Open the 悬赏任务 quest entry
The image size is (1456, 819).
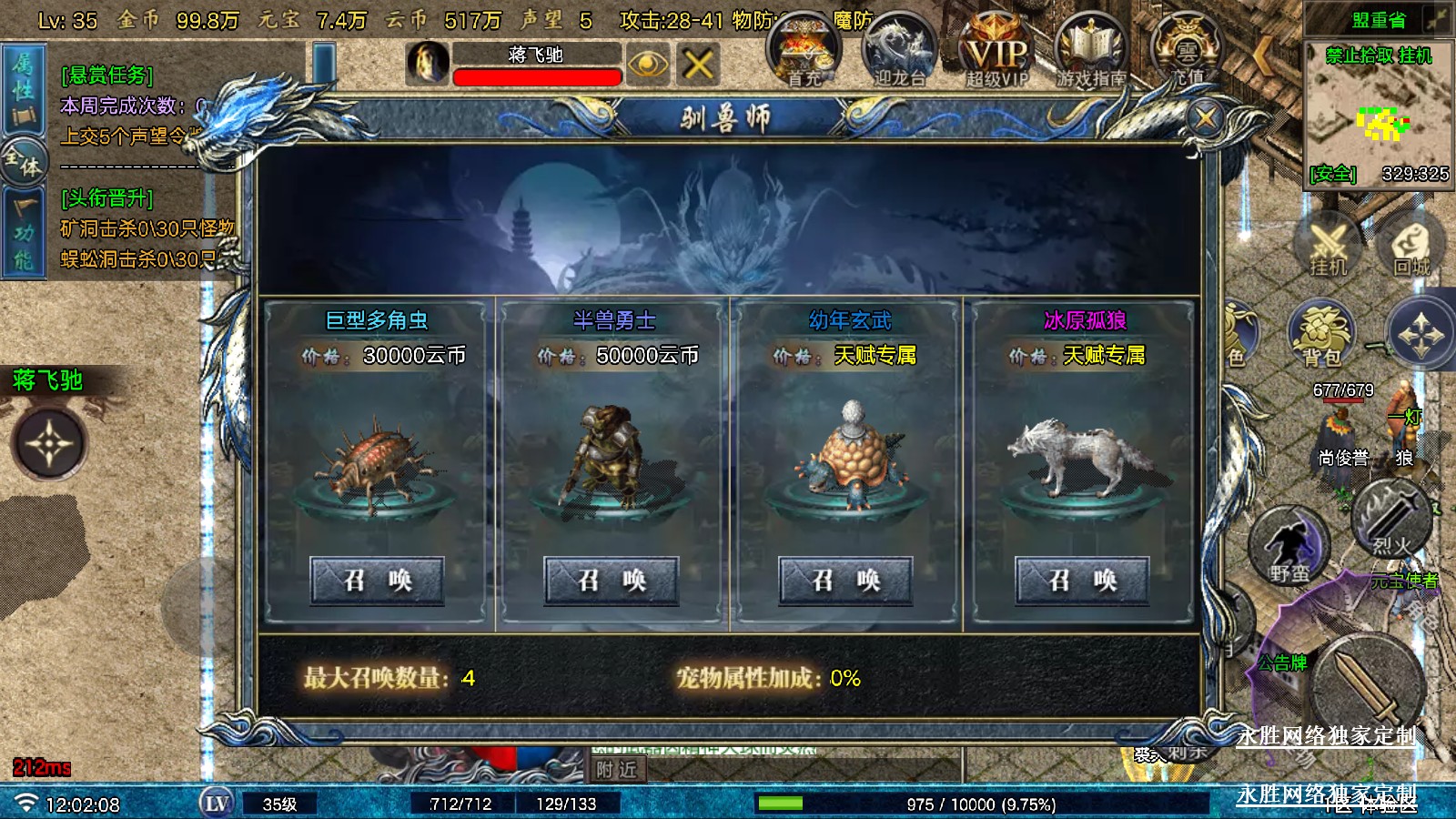point(107,76)
